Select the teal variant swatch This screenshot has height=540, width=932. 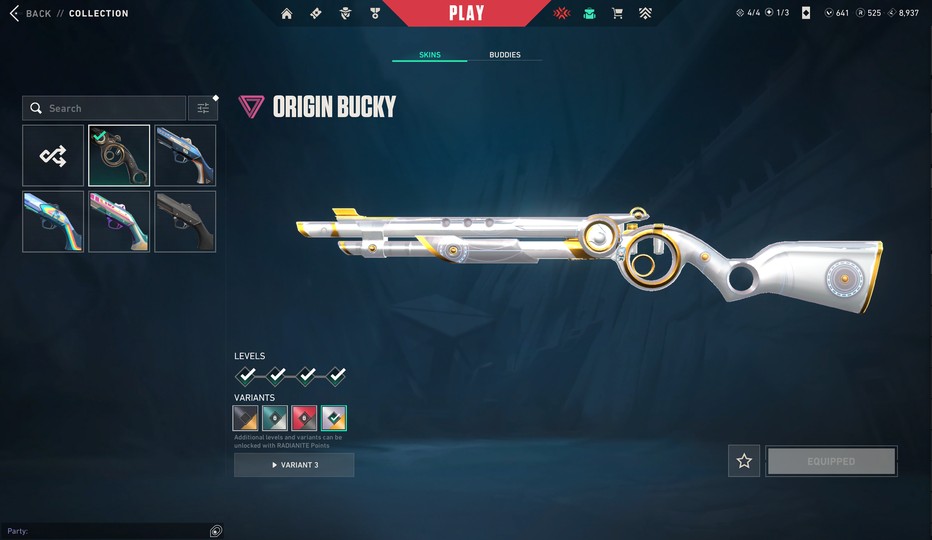[x=275, y=418]
